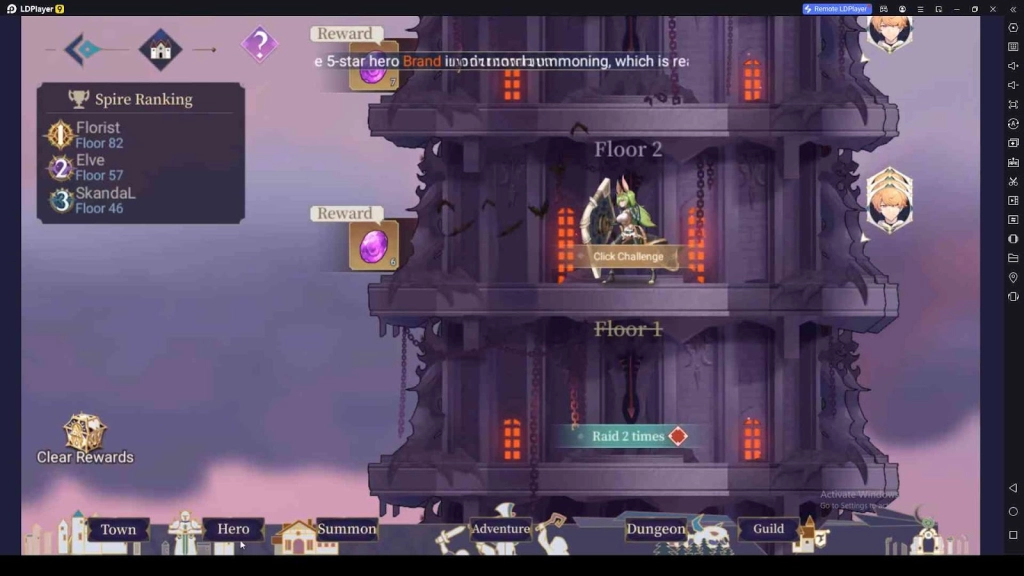Select the hexagon-framed hero portrait
Image resolution: width=1024 pixels, height=576 pixels.
[889, 201]
